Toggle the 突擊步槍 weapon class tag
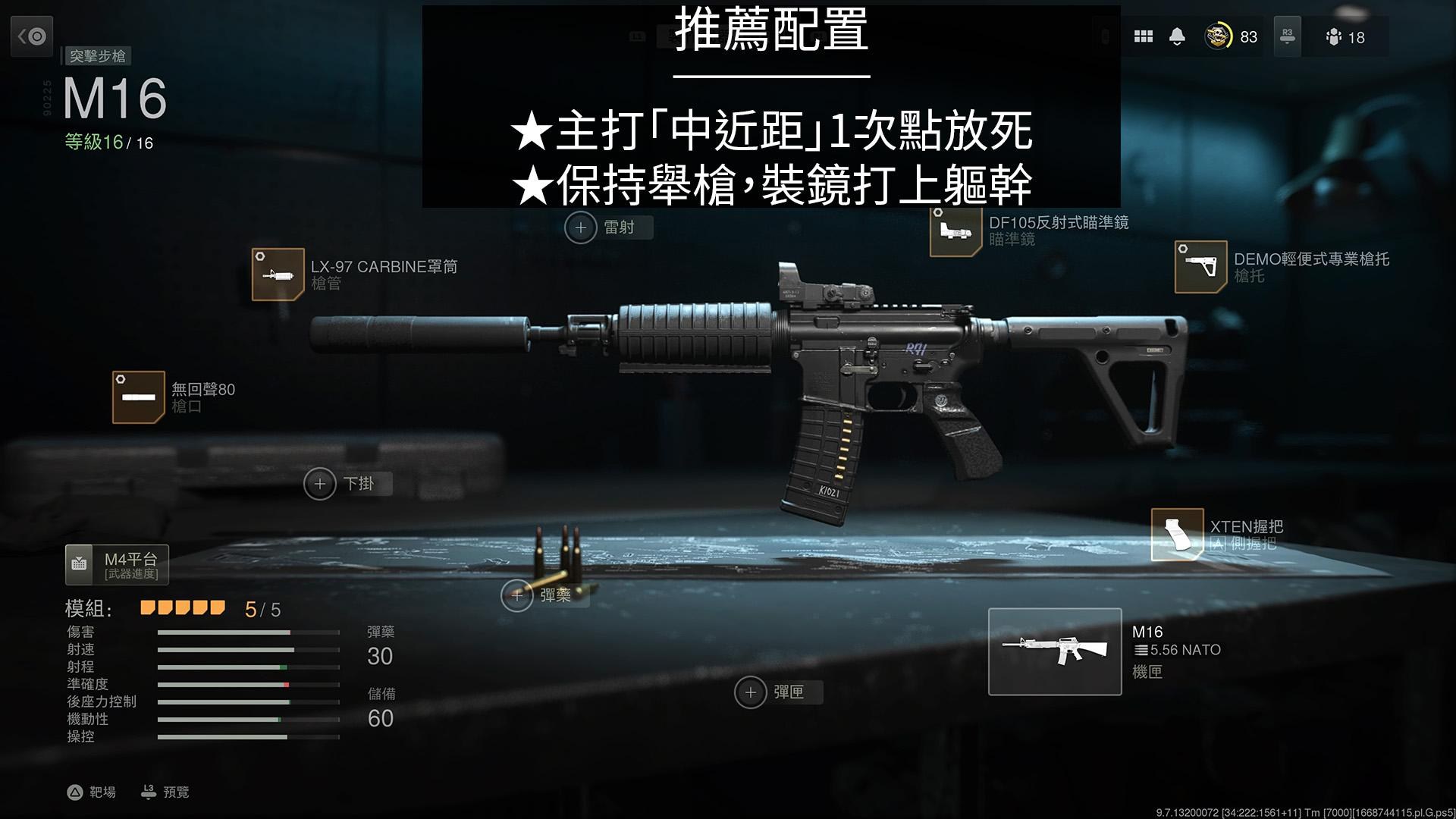The height and width of the screenshot is (819, 1456). click(x=99, y=56)
